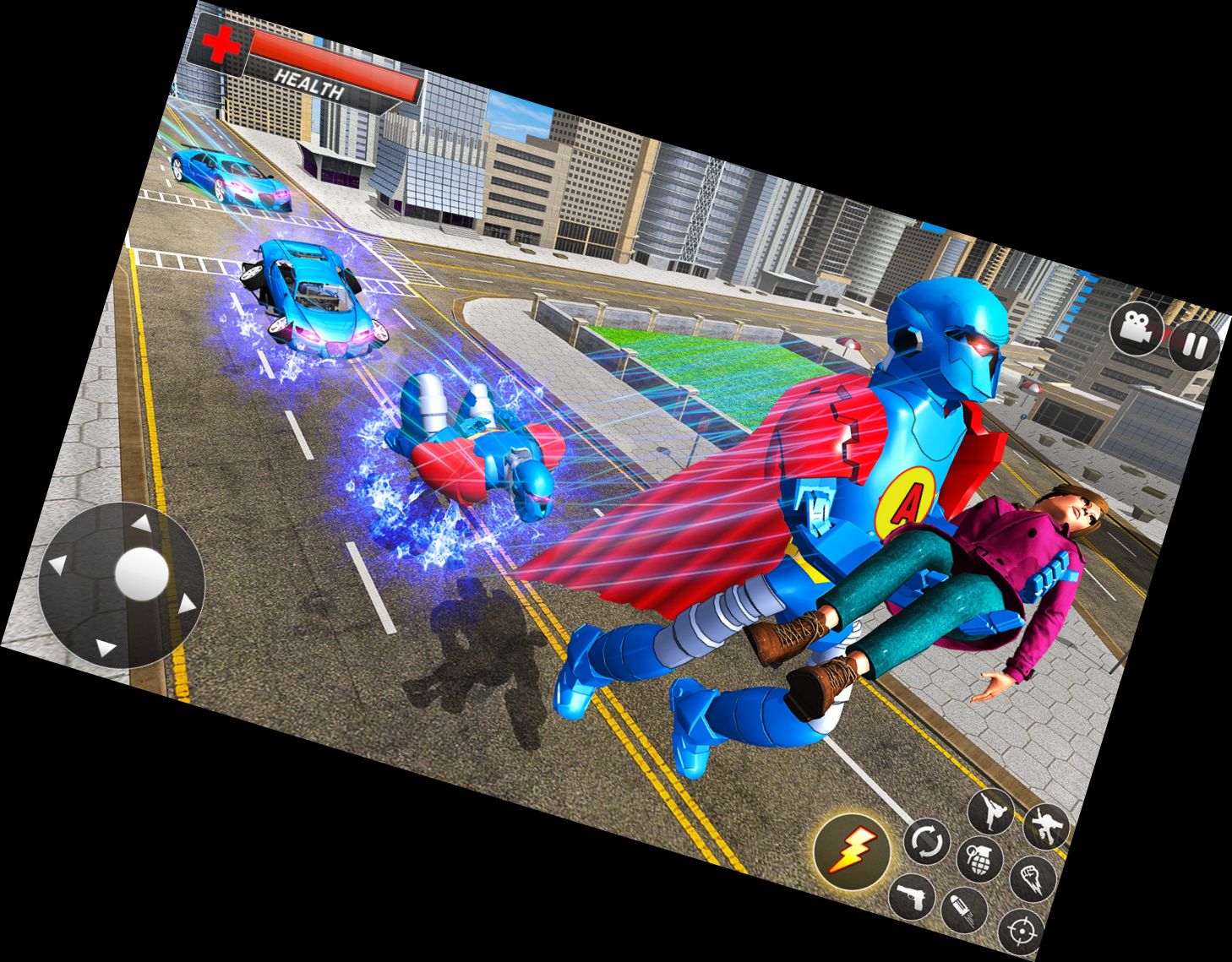Toggle screen recording with the camera icon
This screenshot has width=1232, height=962.
(x=1137, y=329)
